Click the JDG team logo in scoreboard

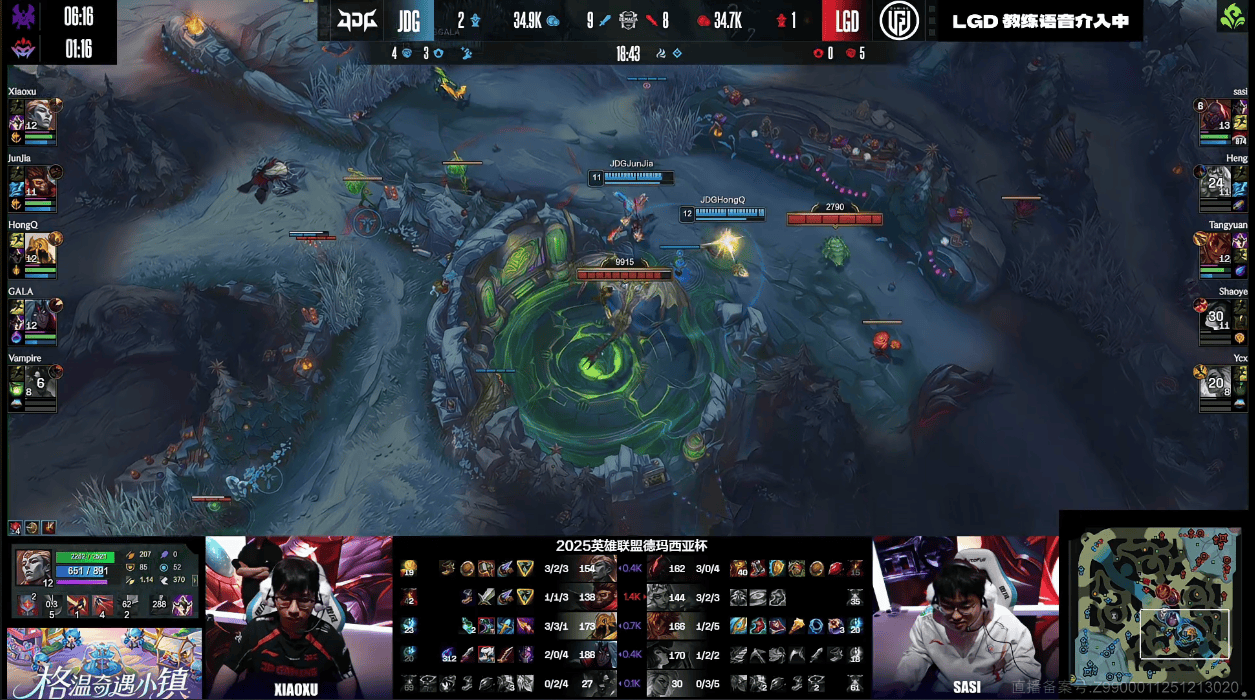coord(356,21)
